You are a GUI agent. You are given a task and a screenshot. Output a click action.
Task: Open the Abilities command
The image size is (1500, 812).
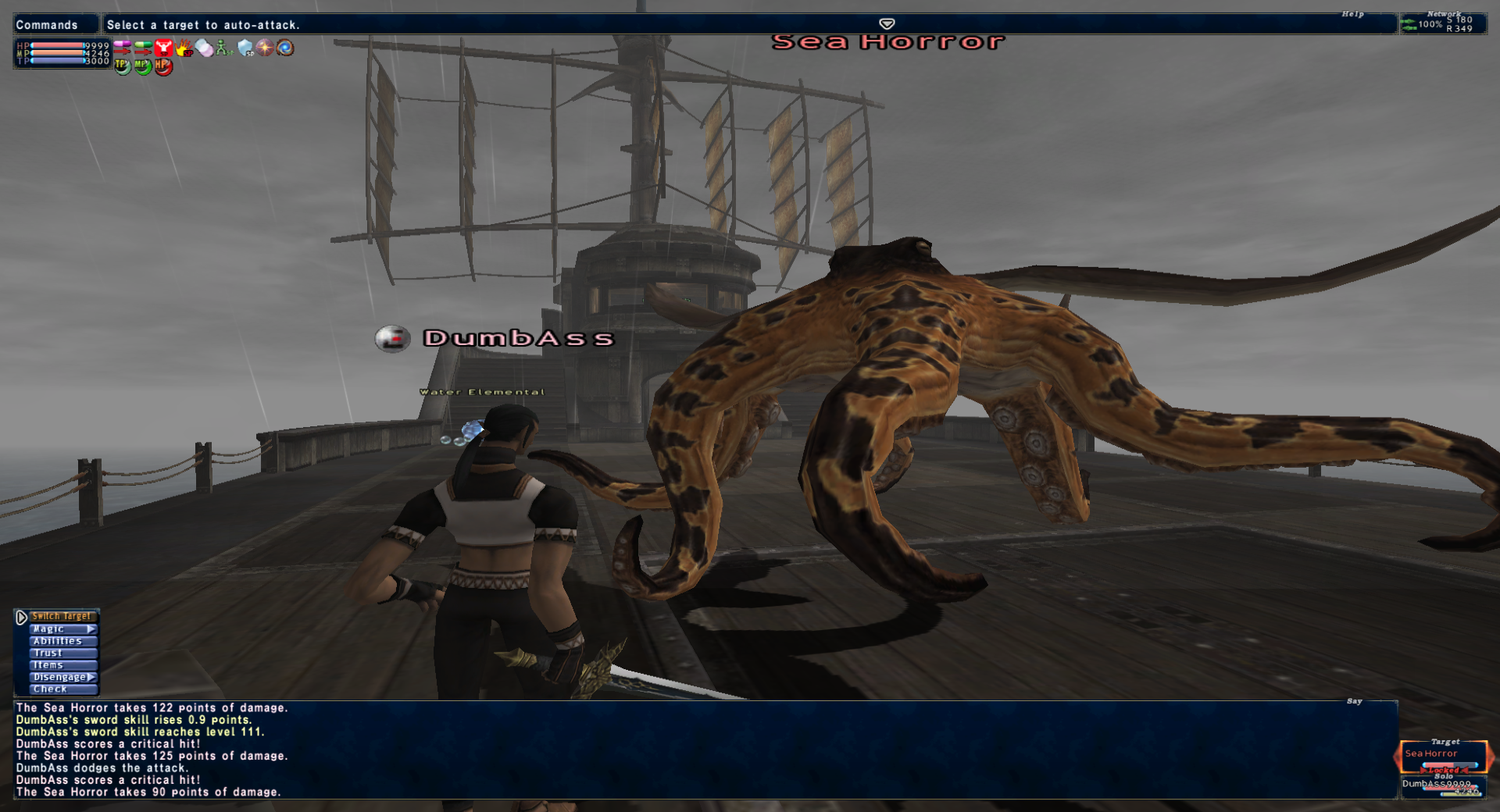point(62,641)
